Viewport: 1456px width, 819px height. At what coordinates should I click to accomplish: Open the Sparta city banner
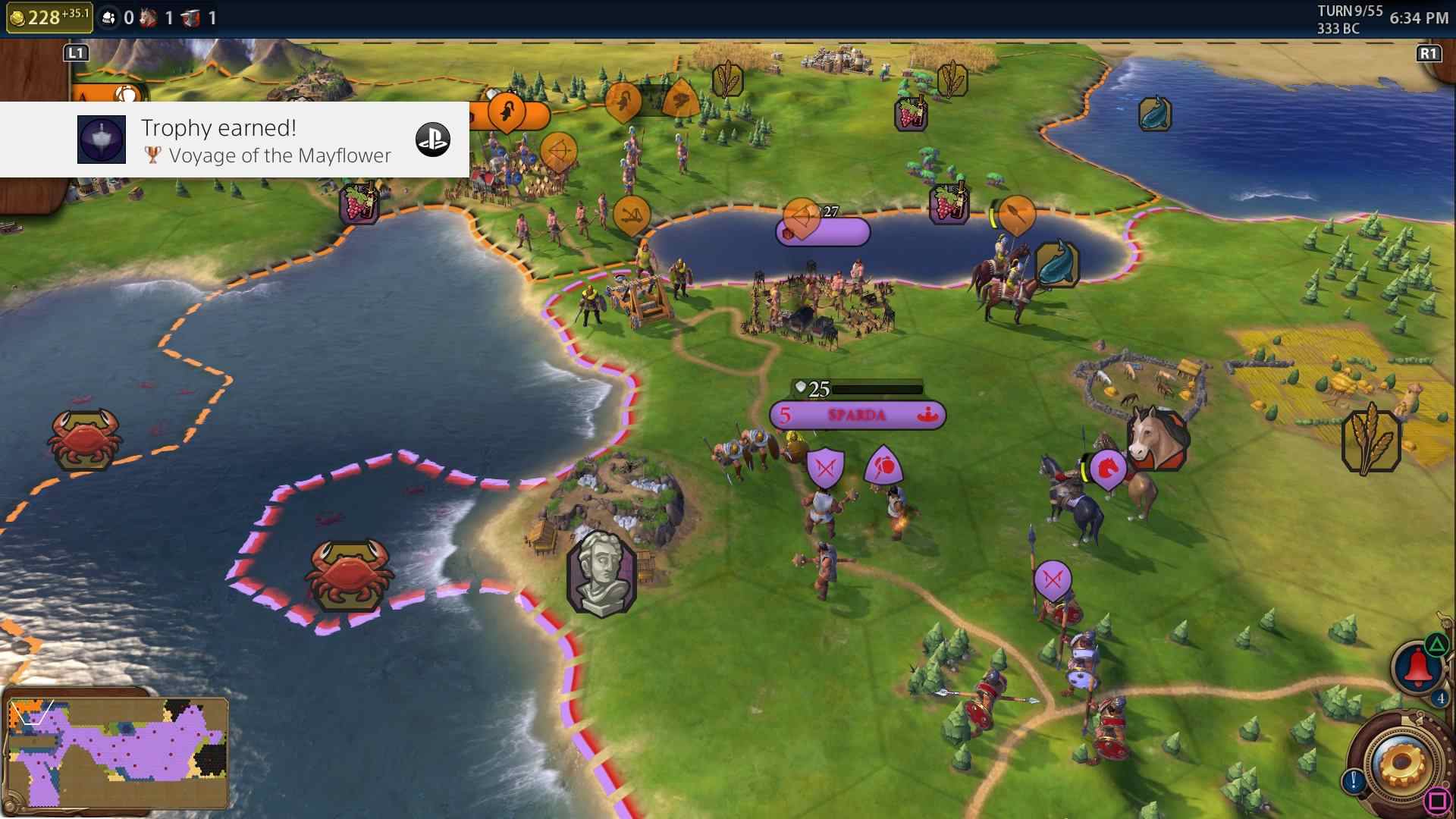[857, 415]
